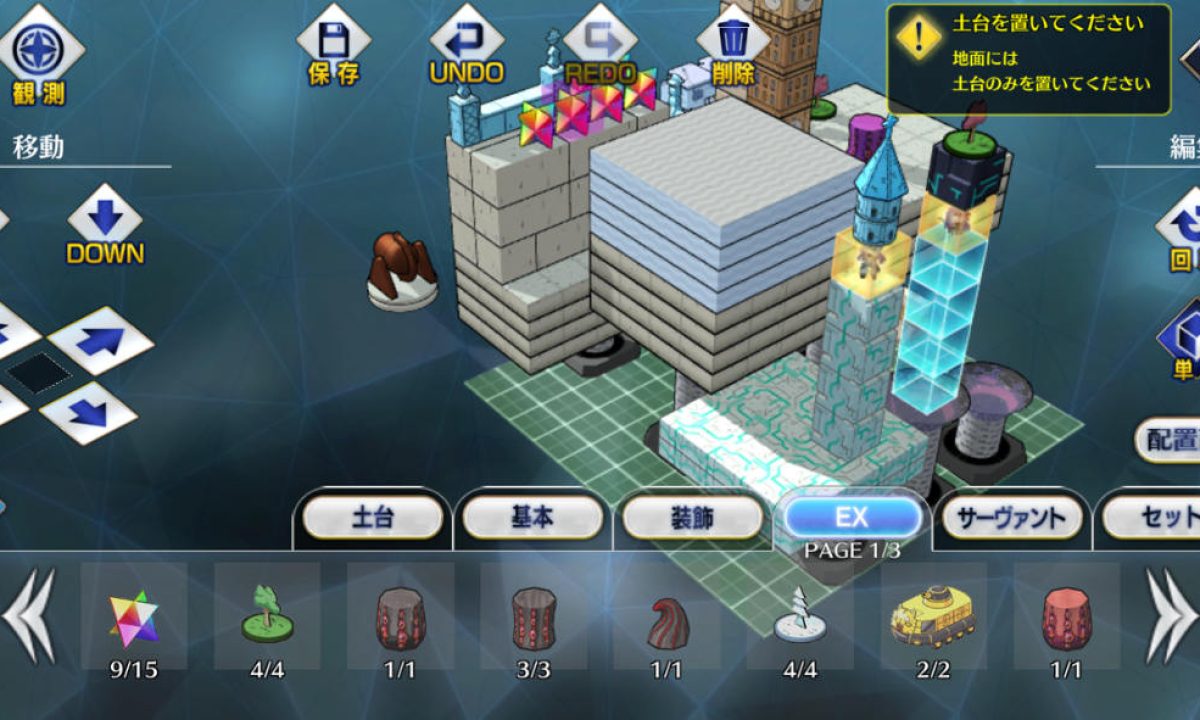Select the rainbow crystal item 9/15
The image size is (1200, 720).
134,617
